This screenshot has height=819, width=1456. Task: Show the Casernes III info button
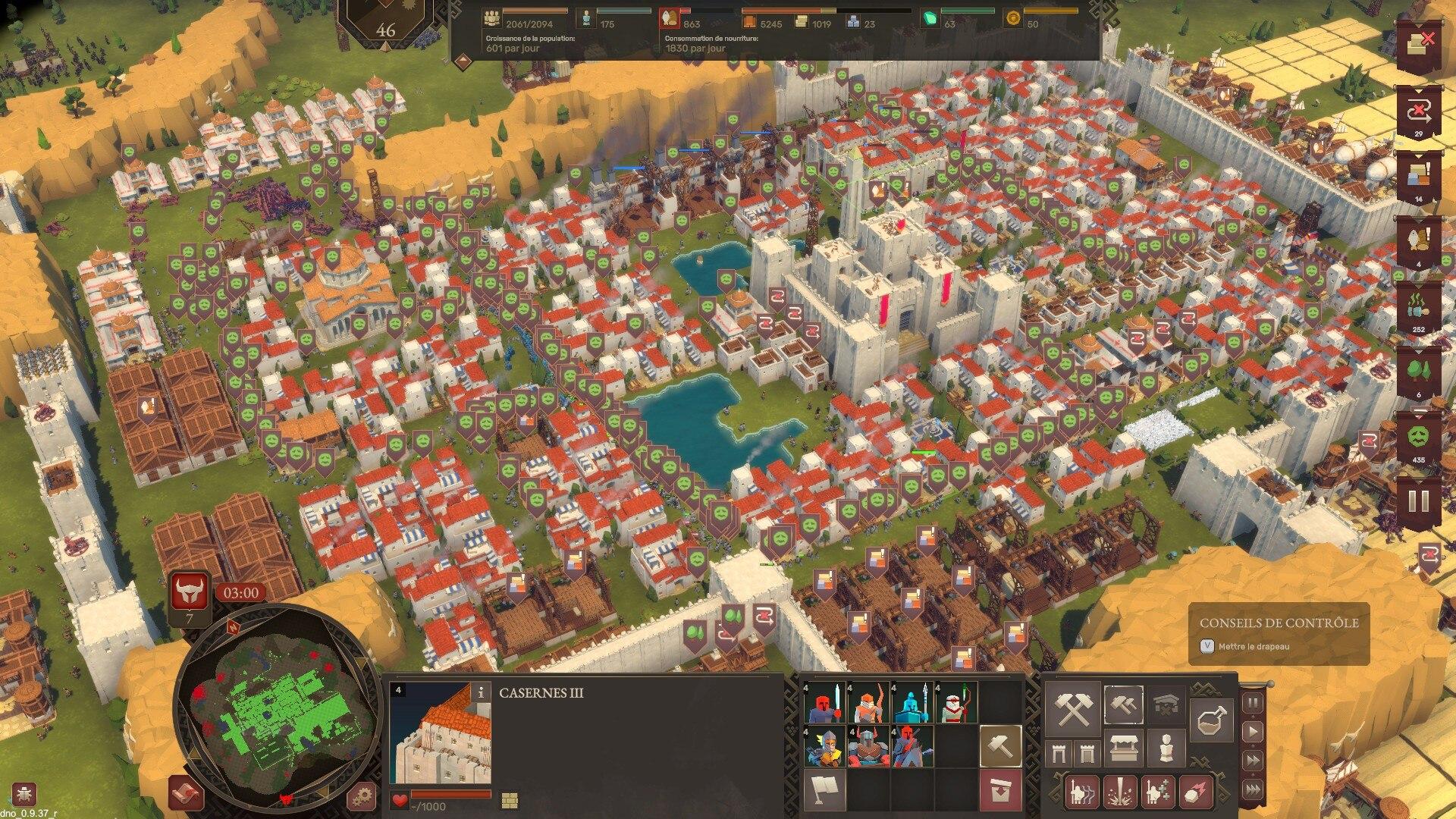(x=480, y=692)
